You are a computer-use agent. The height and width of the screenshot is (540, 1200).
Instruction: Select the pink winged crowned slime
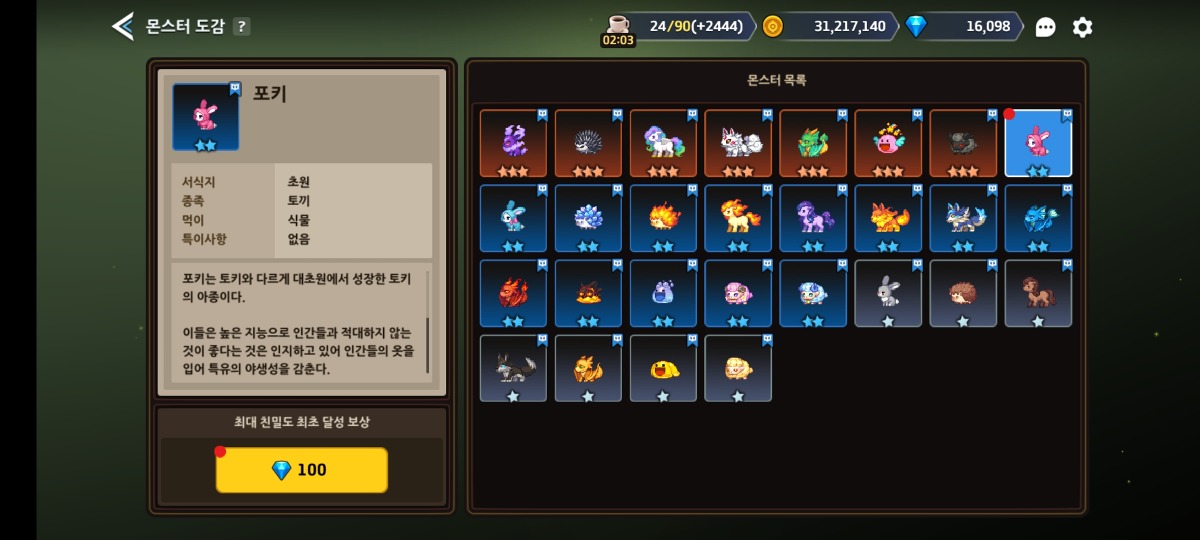(888, 143)
